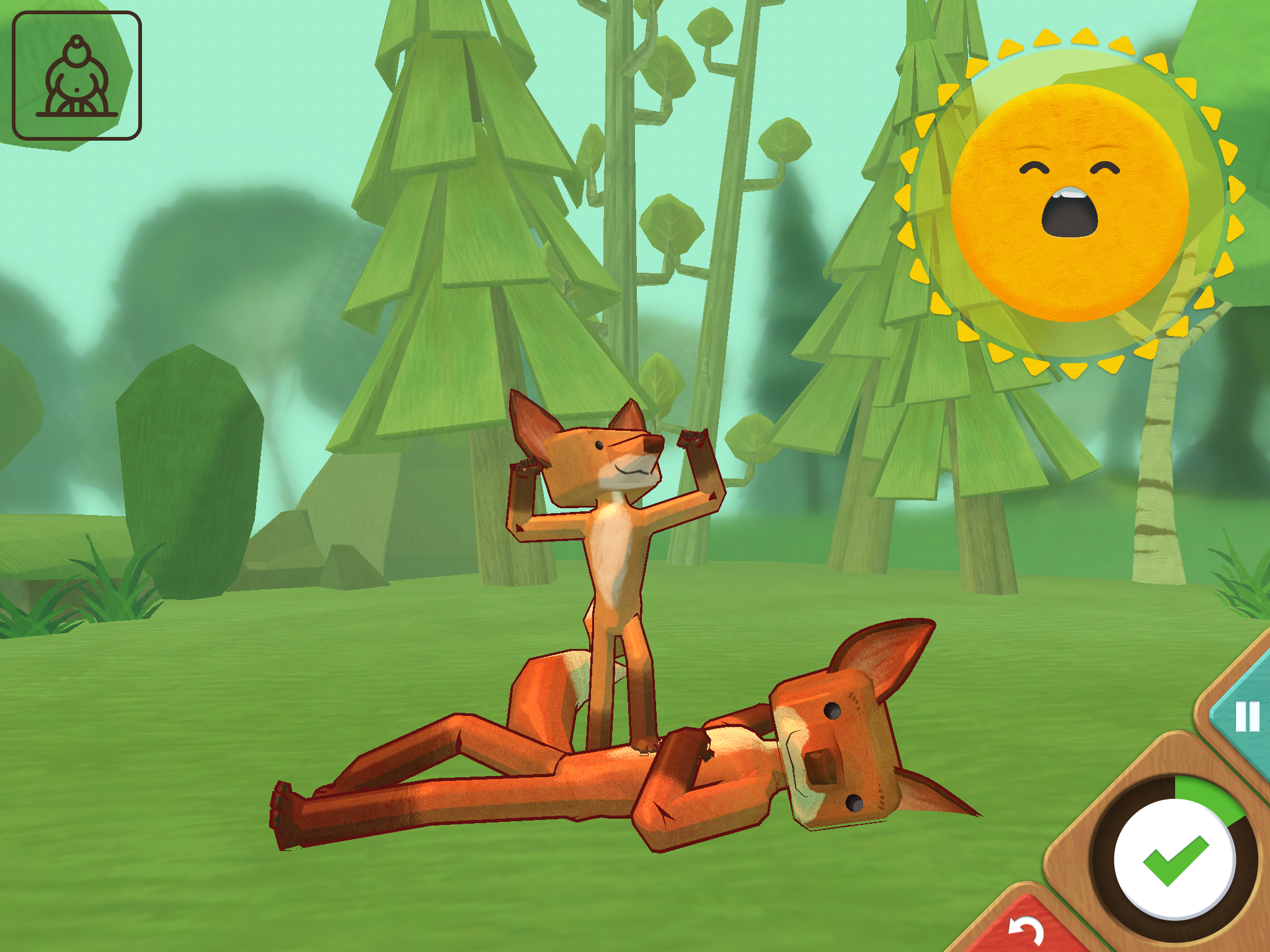Viewport: 1270px width, 952px height.
Task: Tap the yawning sun face
Action: (x=1069, y=202)
